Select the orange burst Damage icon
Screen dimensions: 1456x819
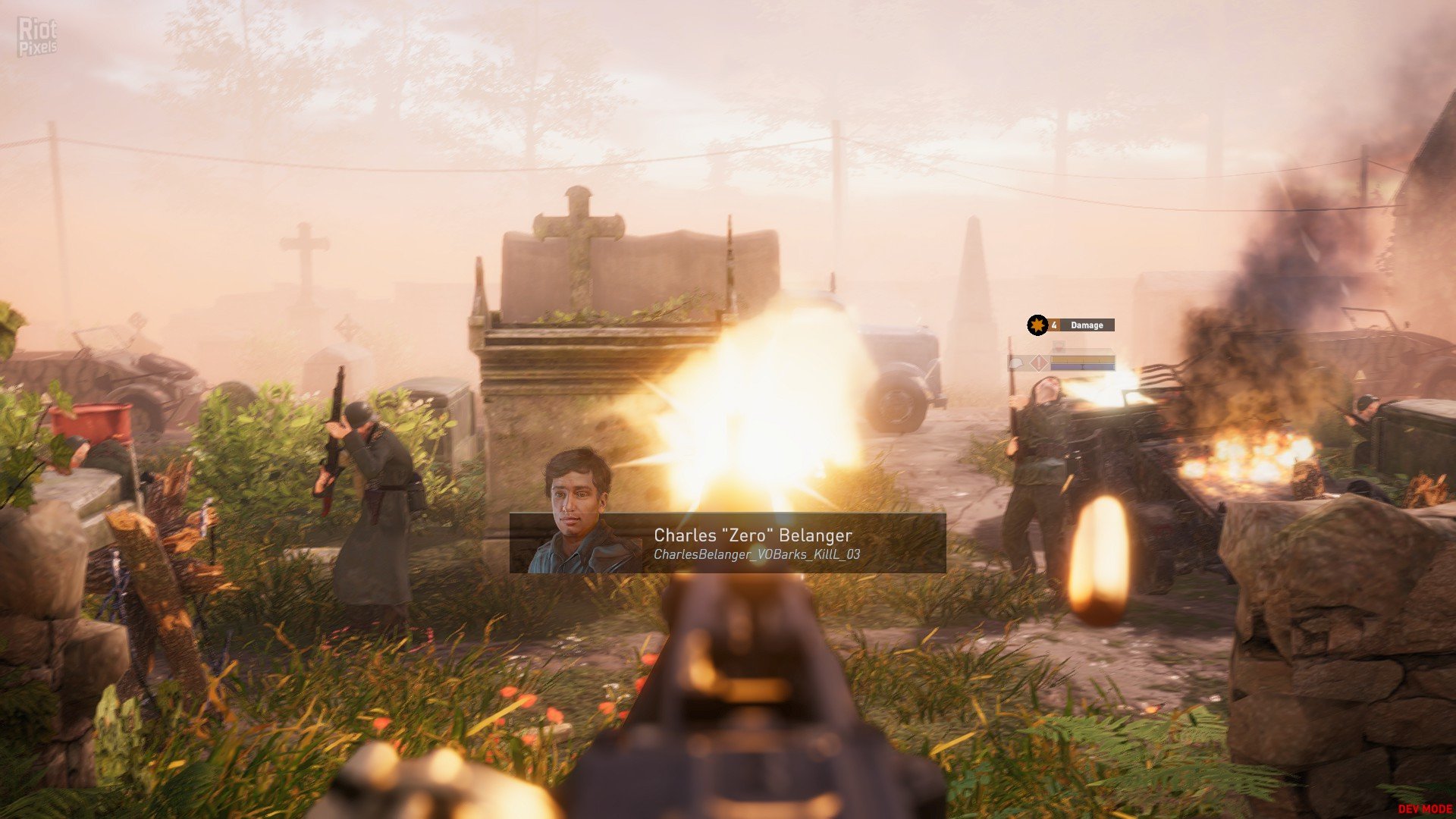tap(1037, 325)
